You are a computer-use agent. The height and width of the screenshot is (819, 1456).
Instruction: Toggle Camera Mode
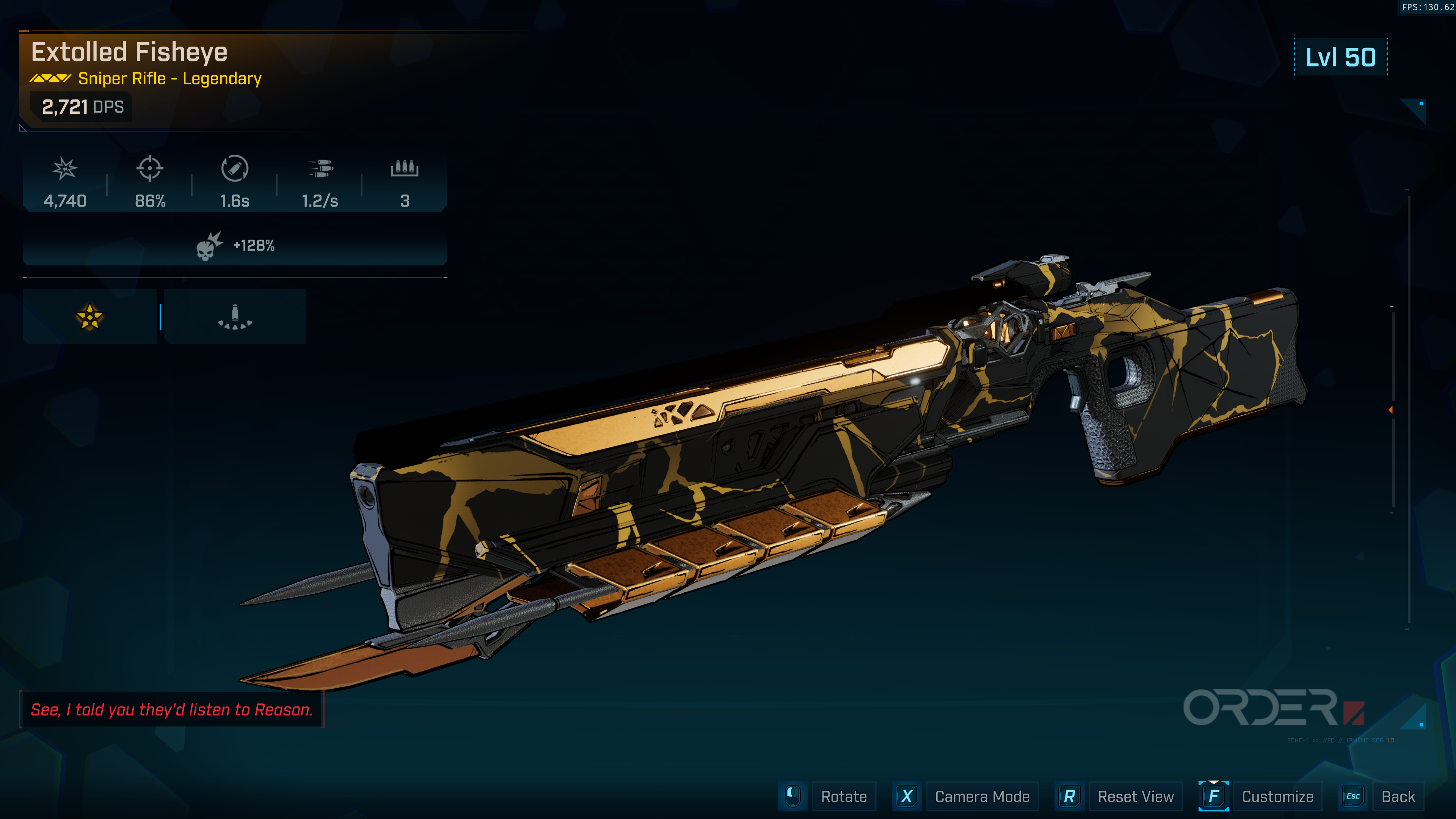pyautogui.click(x=981, y=796)
